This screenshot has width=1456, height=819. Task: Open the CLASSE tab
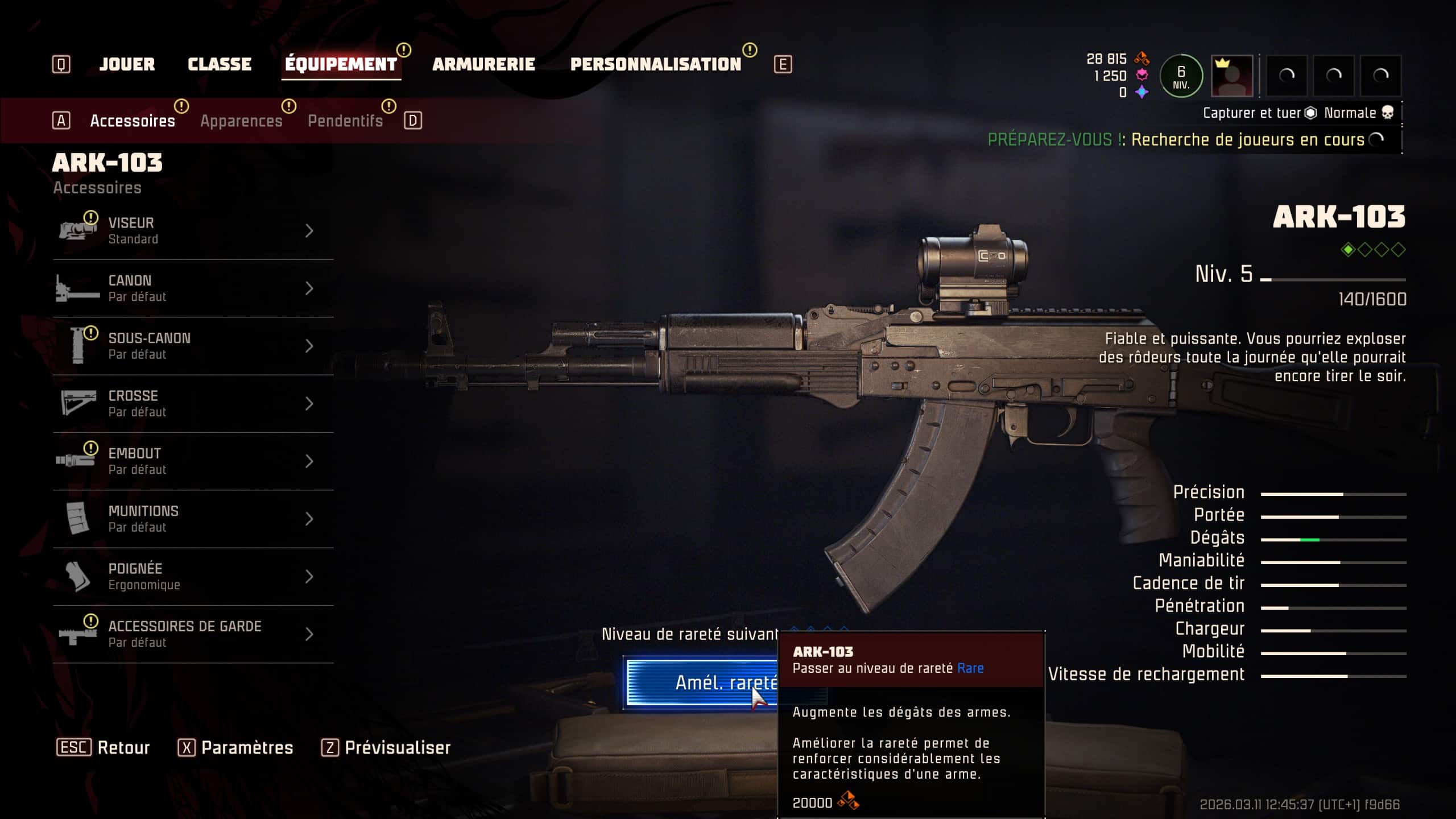pyautogui.click(x=220, y=64)
